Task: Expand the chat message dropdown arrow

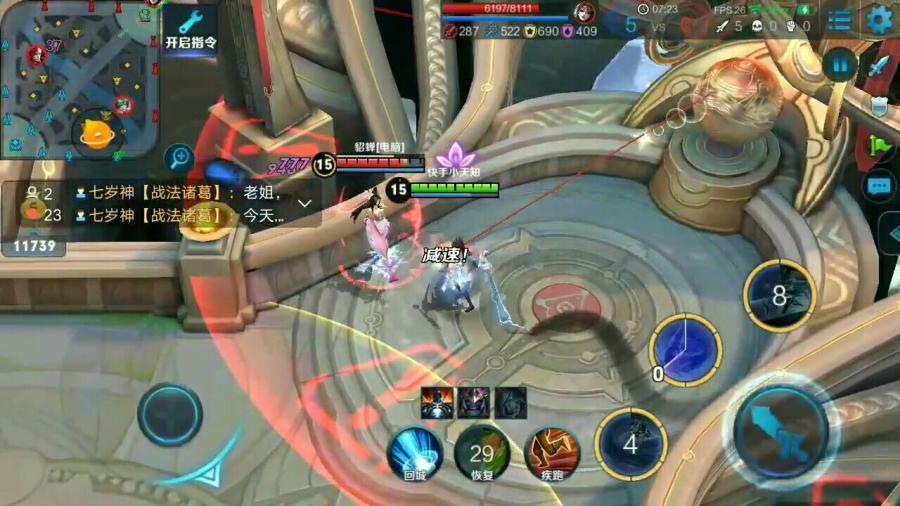Action: 305,202
